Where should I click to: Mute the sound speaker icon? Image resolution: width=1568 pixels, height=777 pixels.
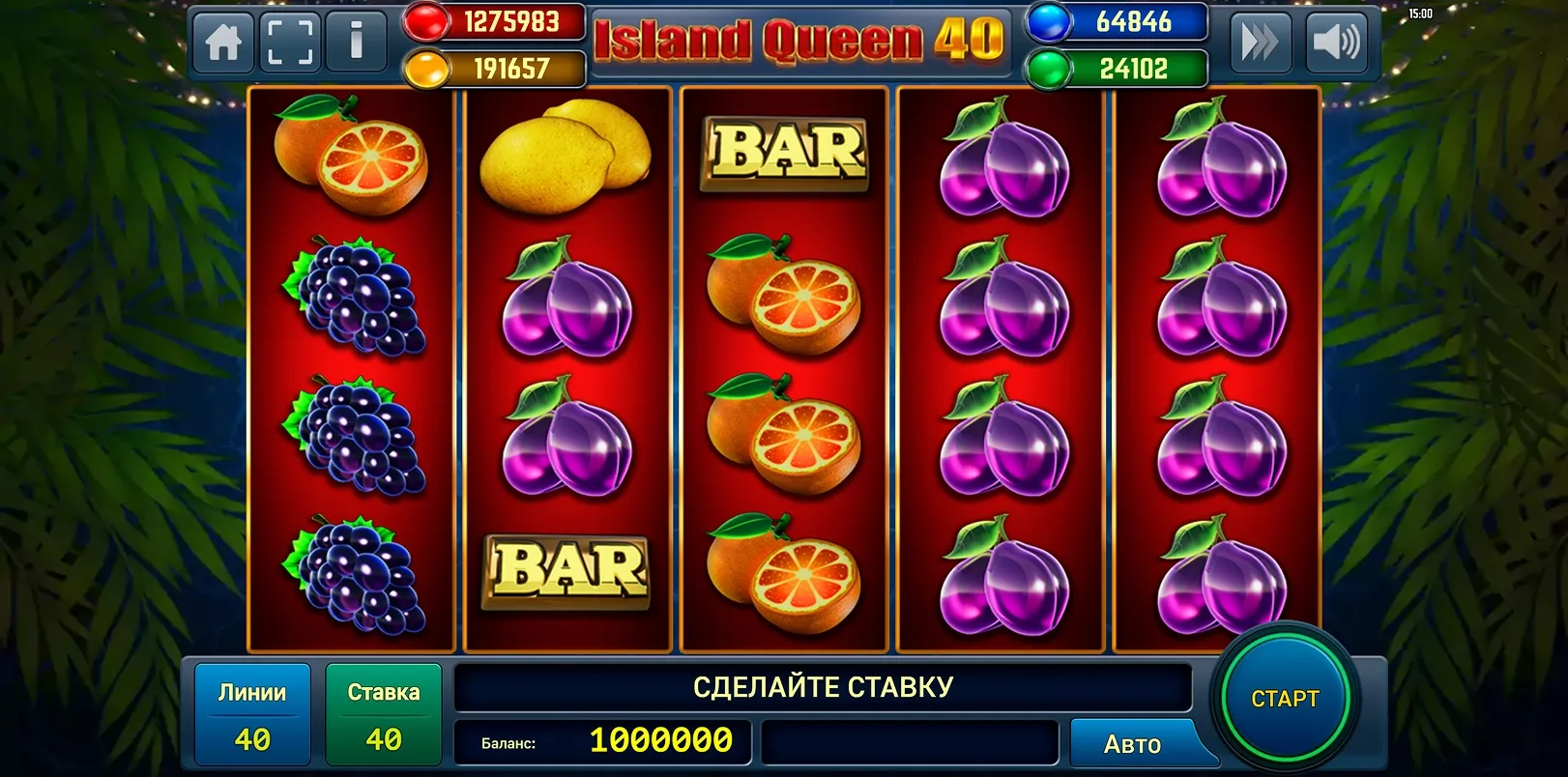[1335, 43]
